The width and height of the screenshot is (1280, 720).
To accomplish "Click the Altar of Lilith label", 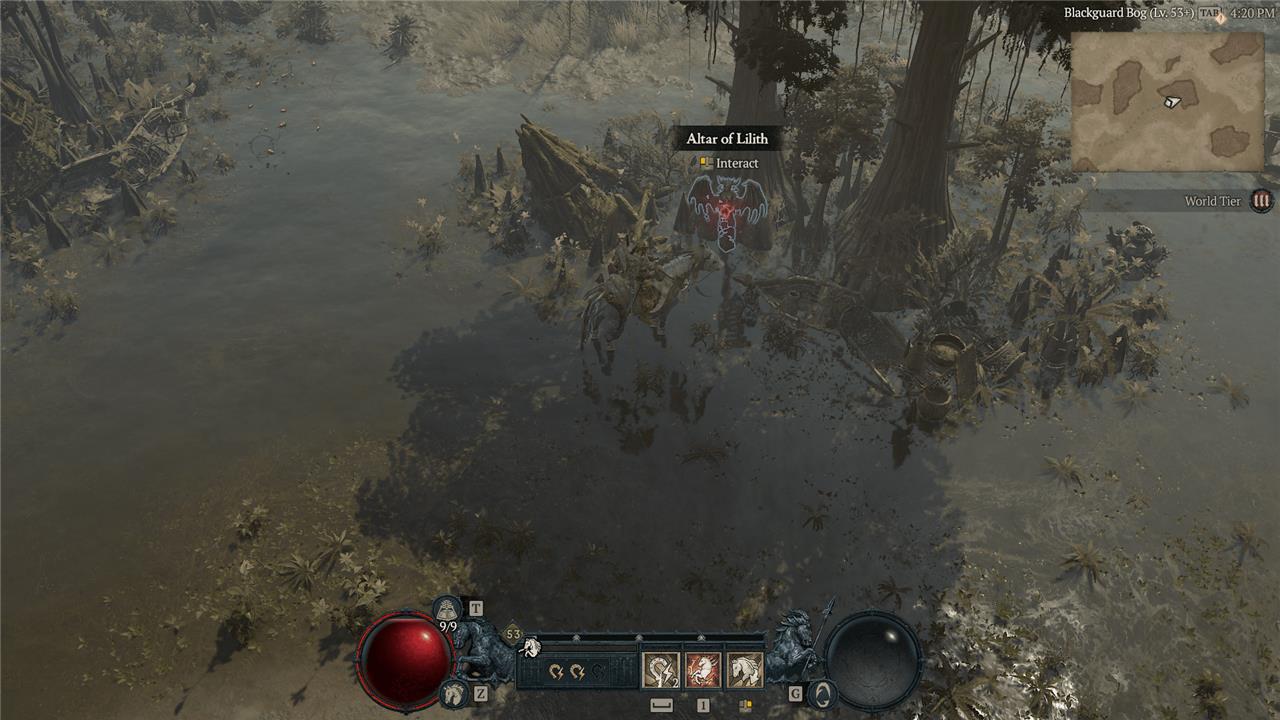I will pyautogui.click(x=727, y=139).
